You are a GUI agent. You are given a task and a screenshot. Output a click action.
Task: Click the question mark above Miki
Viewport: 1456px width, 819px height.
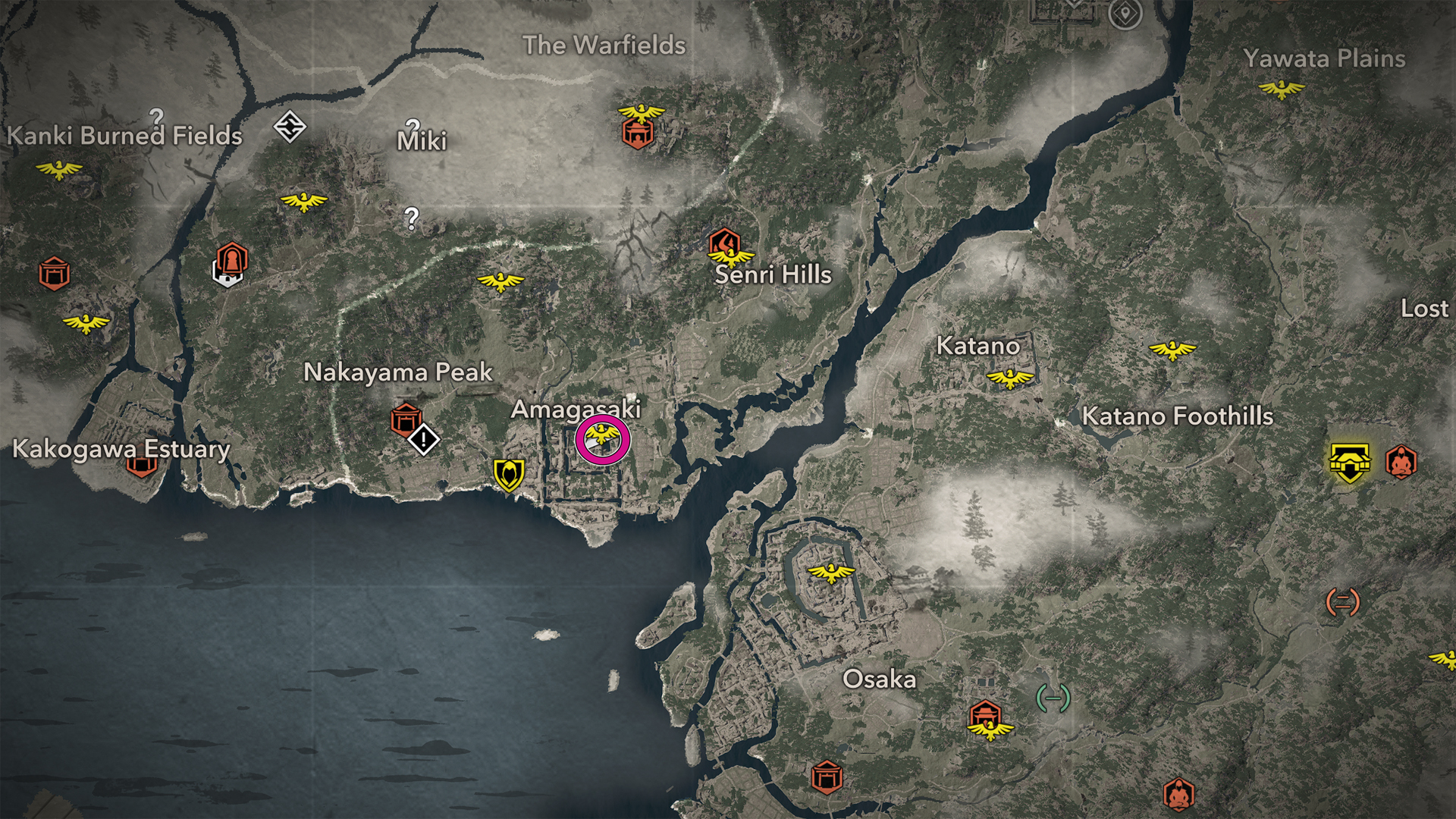click(x=413, y=126)
